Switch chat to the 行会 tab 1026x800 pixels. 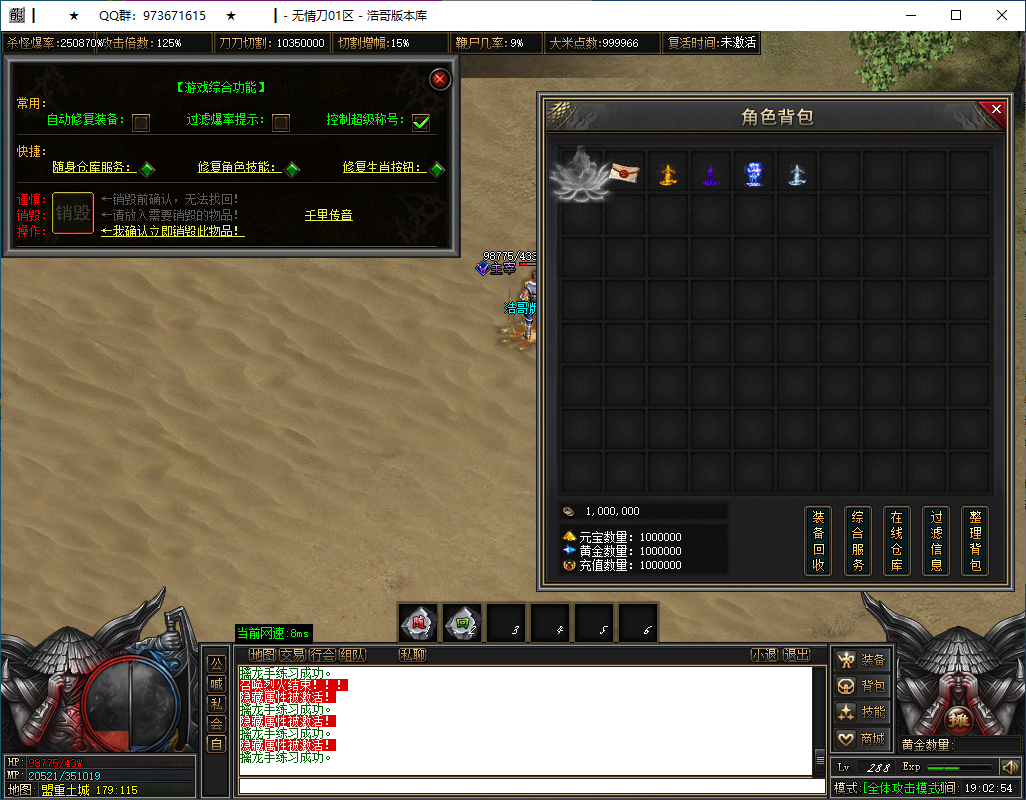pyautogui.click(x=322, y=655)
